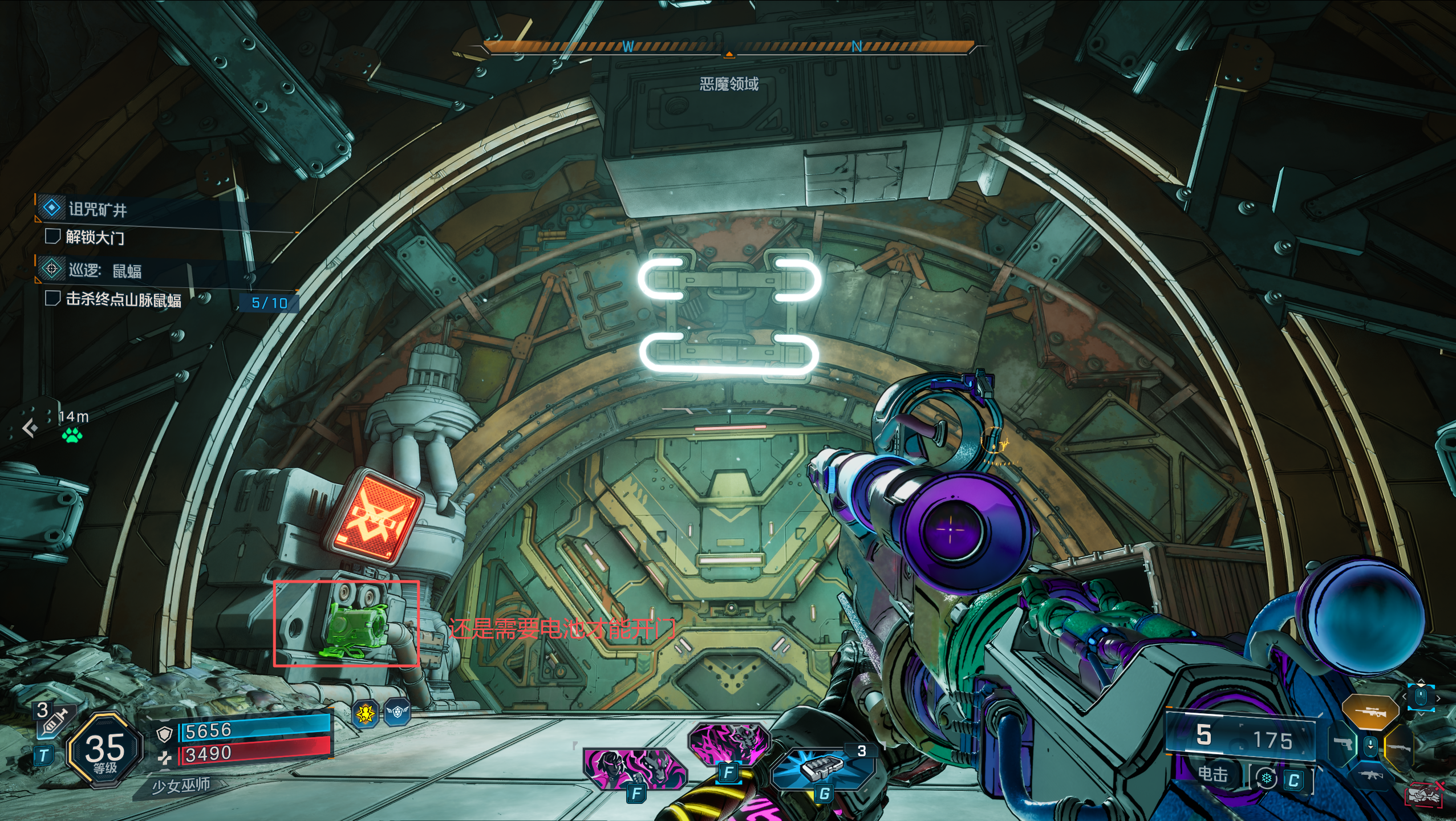Tick the 解锁大门 objective checkbox
Screen dimensions: 1456x821
tap(52, 236)
